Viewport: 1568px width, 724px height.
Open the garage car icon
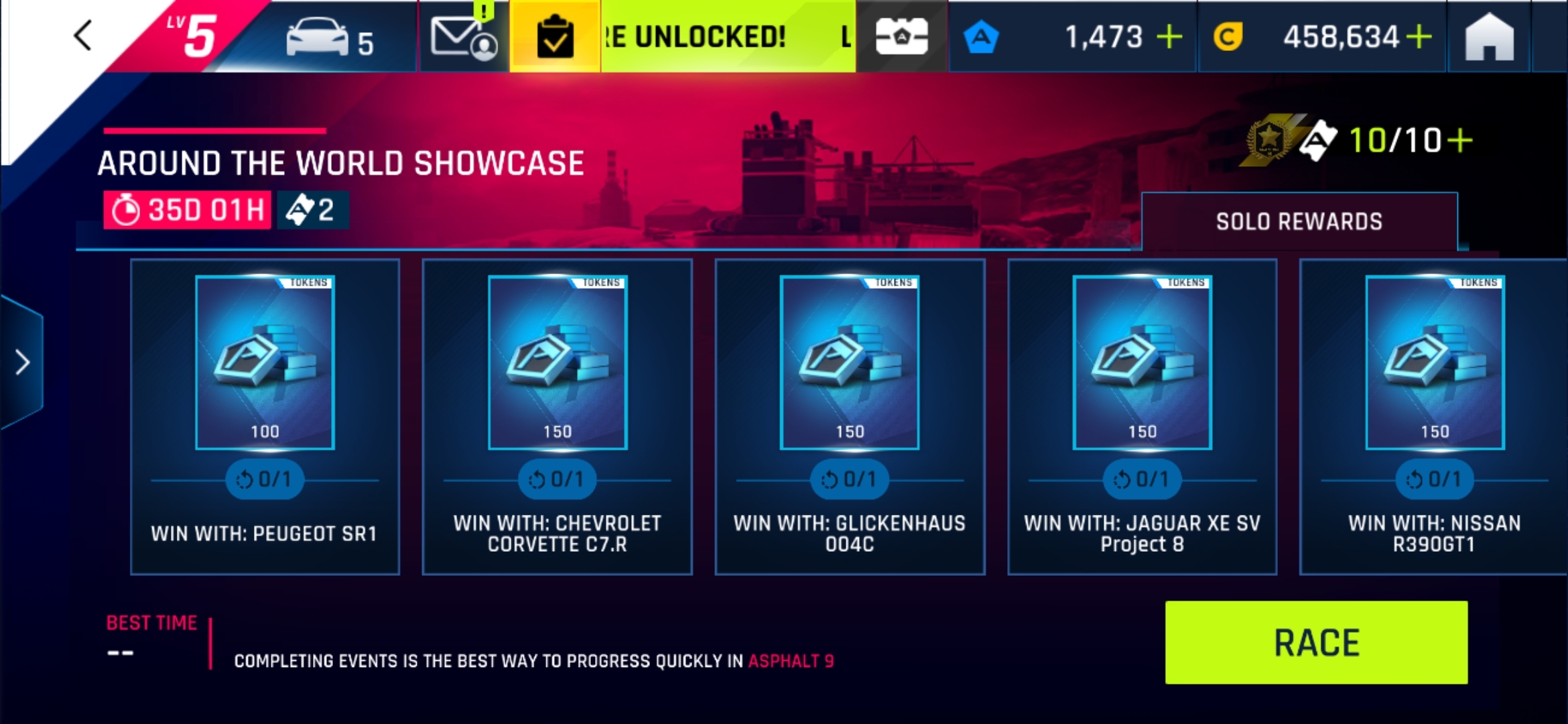click(328, 38)
